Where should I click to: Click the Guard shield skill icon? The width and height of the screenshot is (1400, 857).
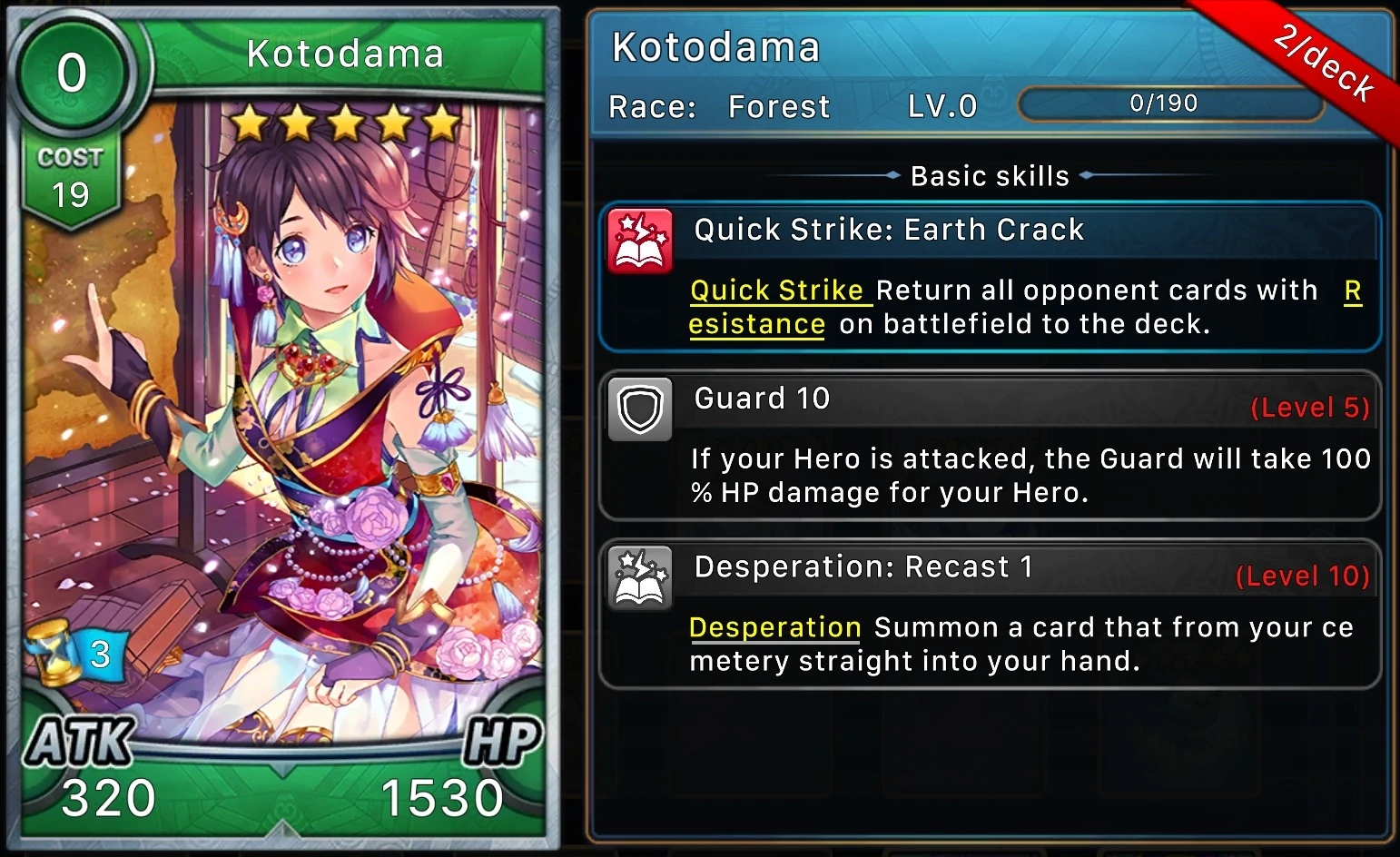[640, 409]
